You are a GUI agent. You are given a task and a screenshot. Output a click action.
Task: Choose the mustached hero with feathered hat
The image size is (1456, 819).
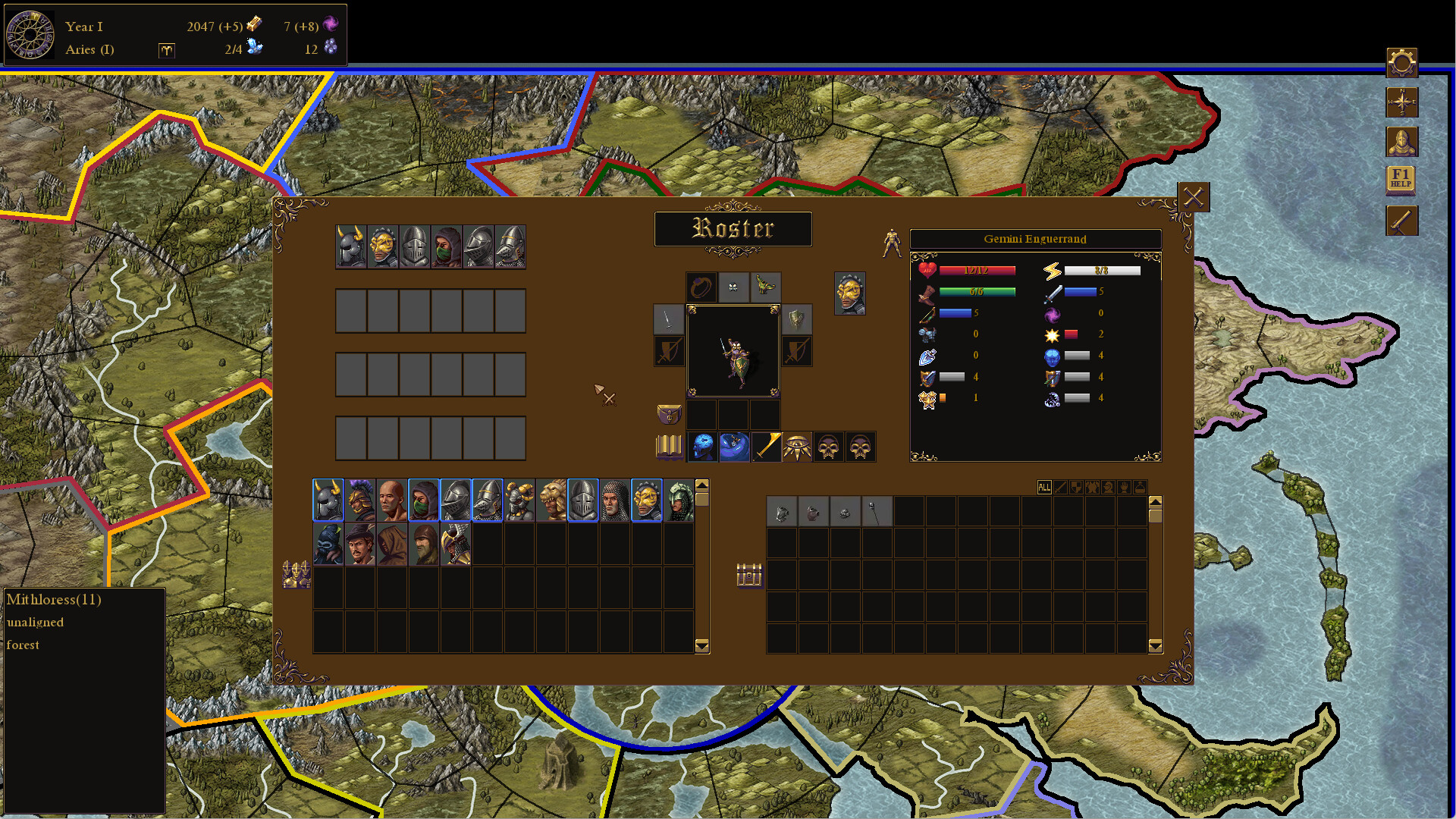coord(360,544)
